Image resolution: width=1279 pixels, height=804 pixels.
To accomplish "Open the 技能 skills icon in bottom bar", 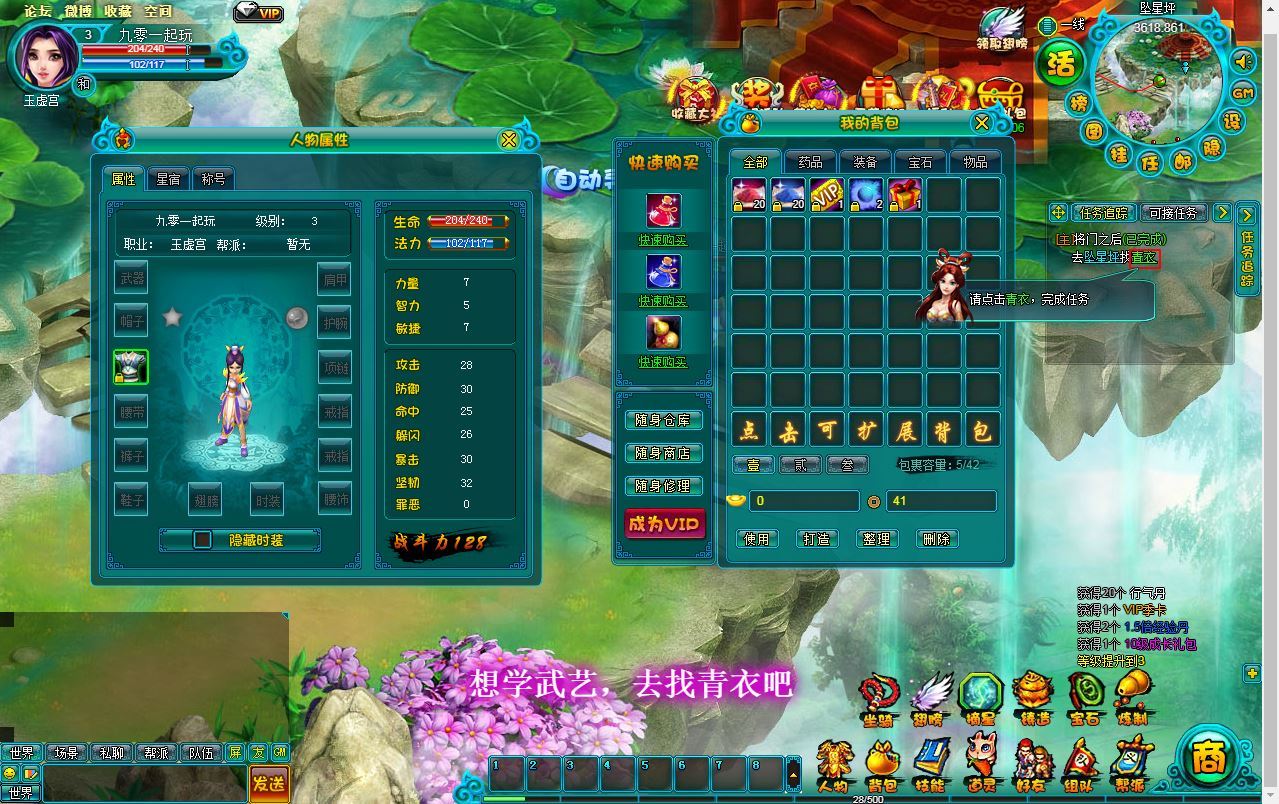I will (930, 765).
